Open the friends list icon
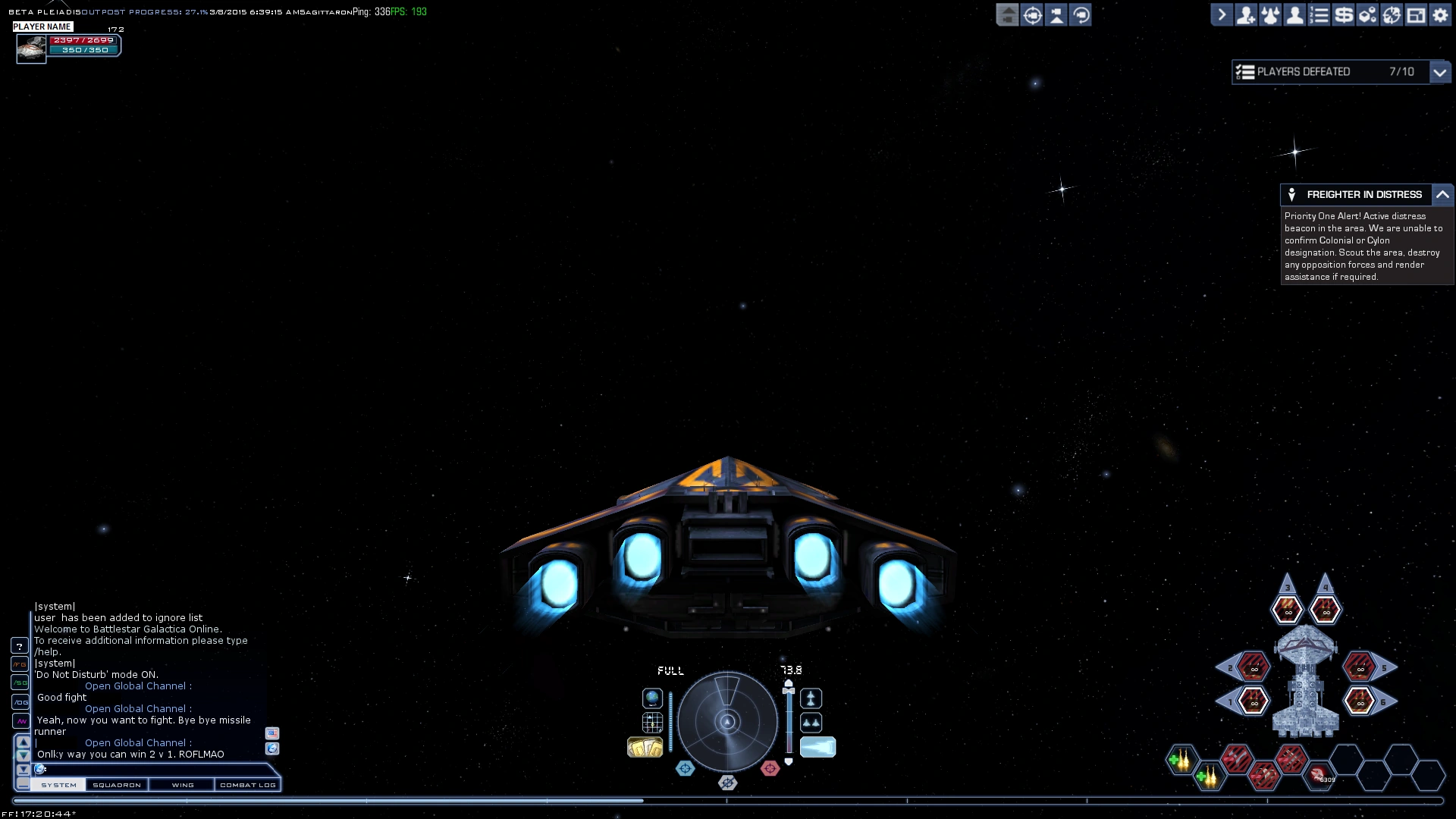1456x819 pixels. (x=1246, y=14)
